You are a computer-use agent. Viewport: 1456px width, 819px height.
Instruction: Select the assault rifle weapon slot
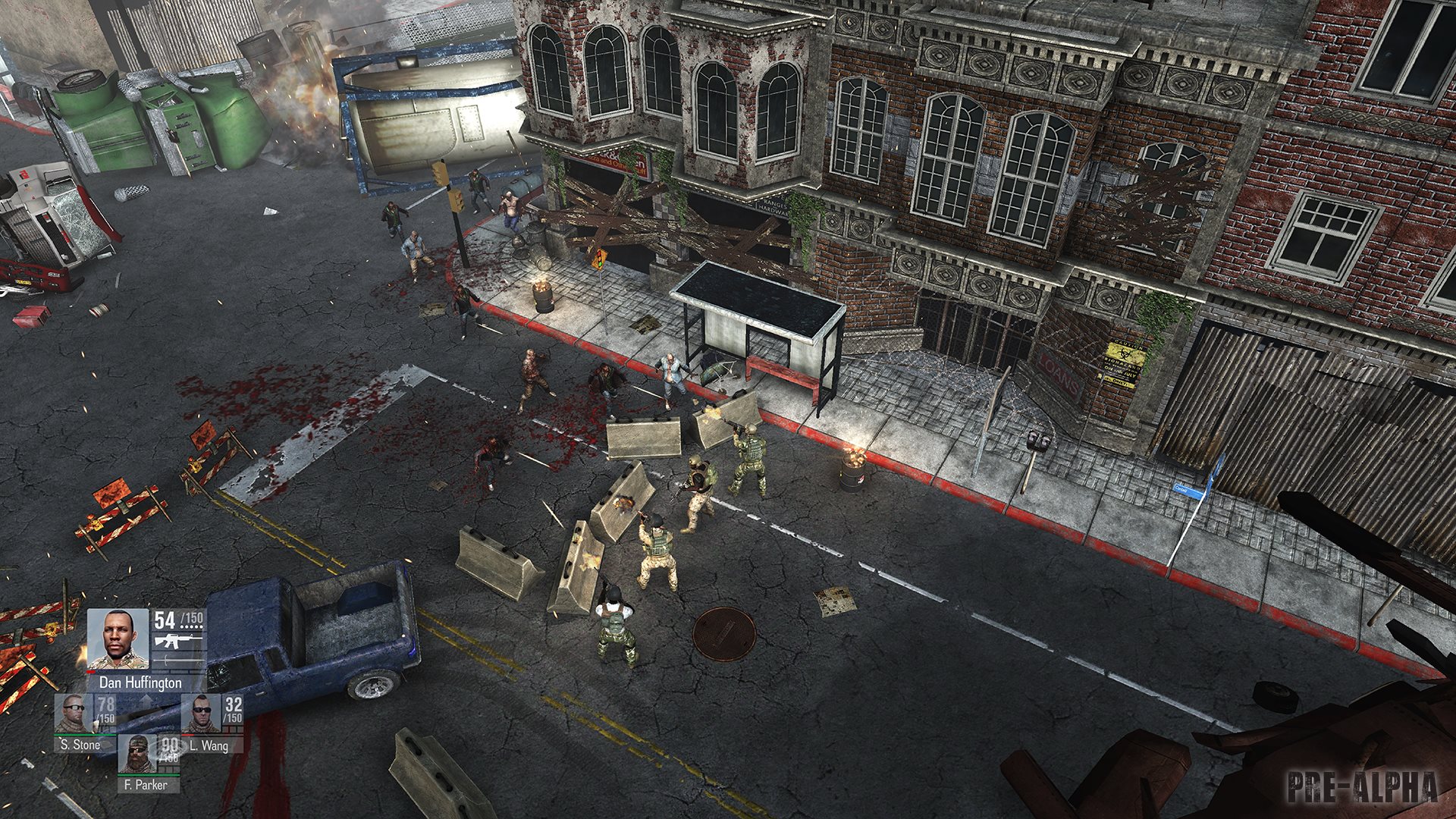pos(178,642)
